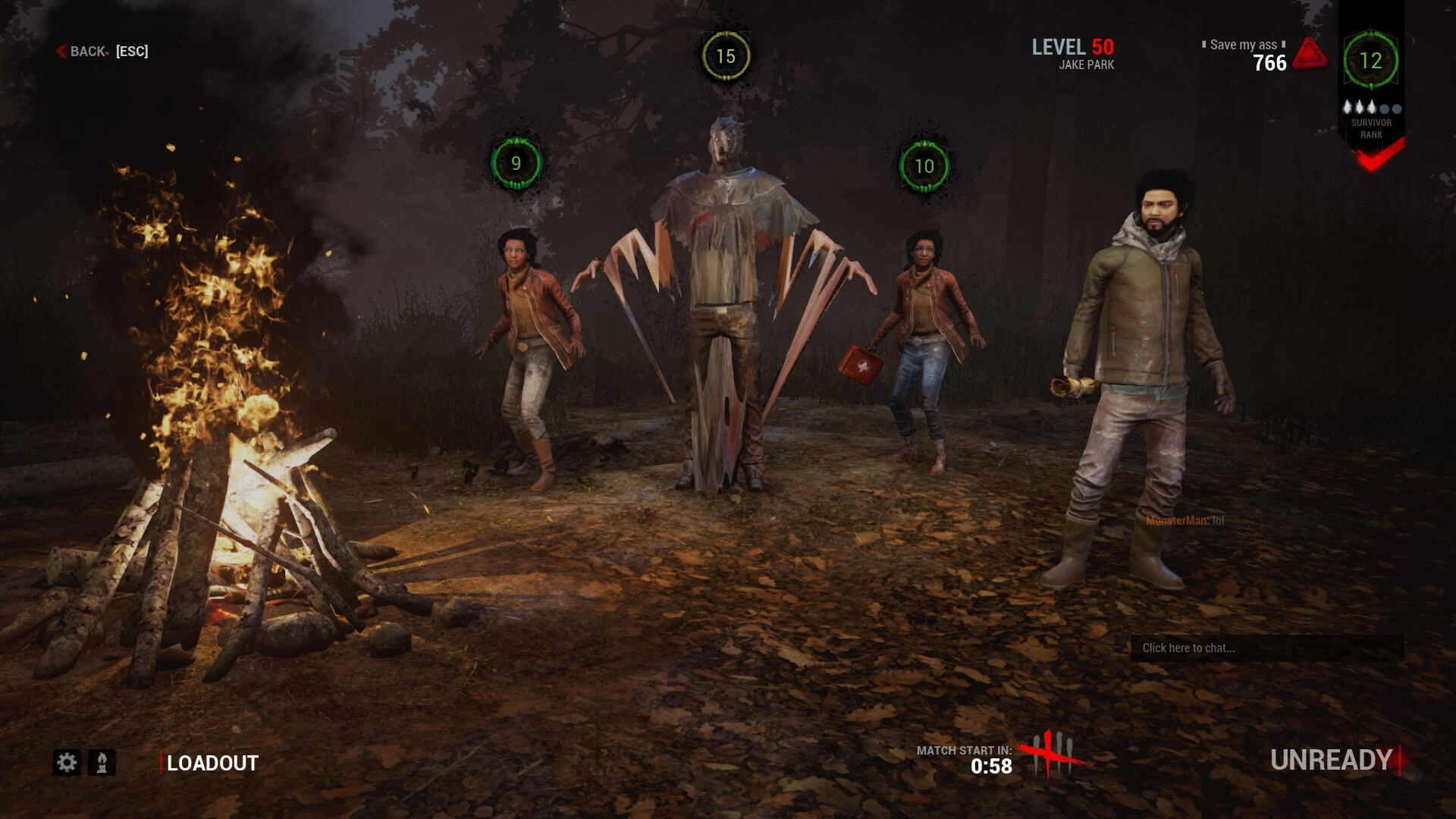Click the level 15 player badge
Image resolution: width=1456 pixels, height=819 pixels.
(x=724, y=55)
